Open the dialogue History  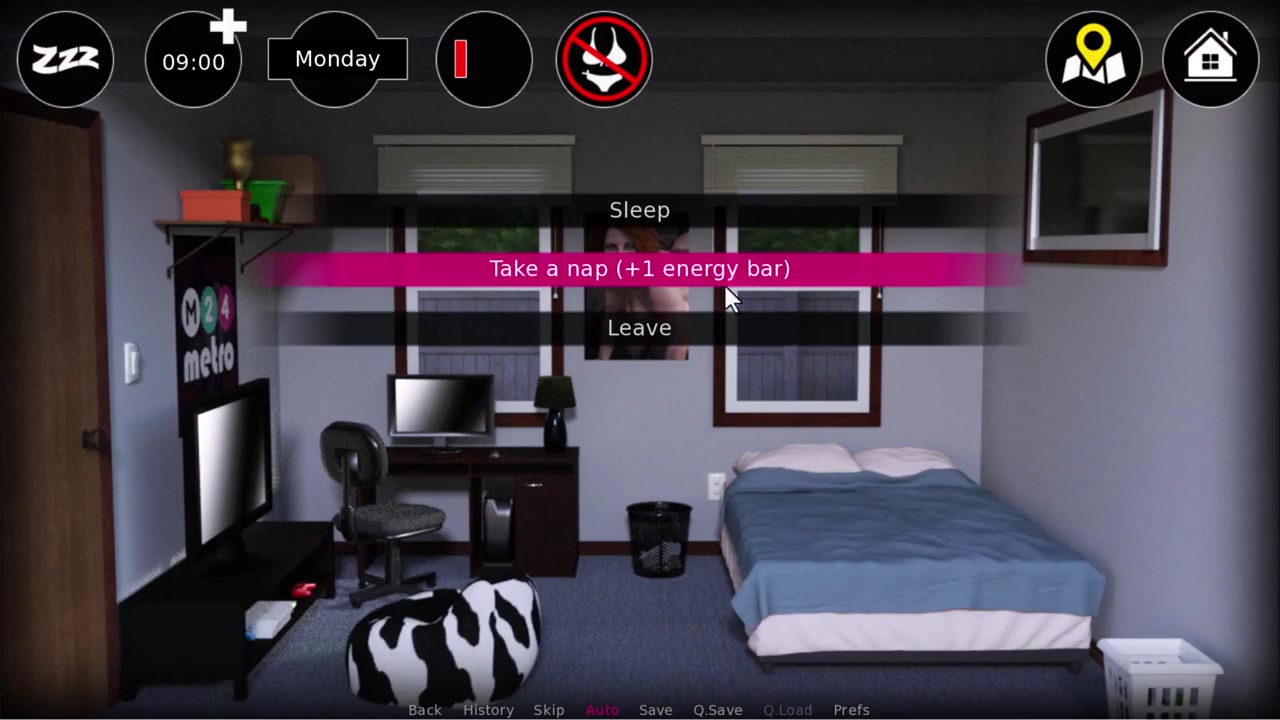(488, 710)
